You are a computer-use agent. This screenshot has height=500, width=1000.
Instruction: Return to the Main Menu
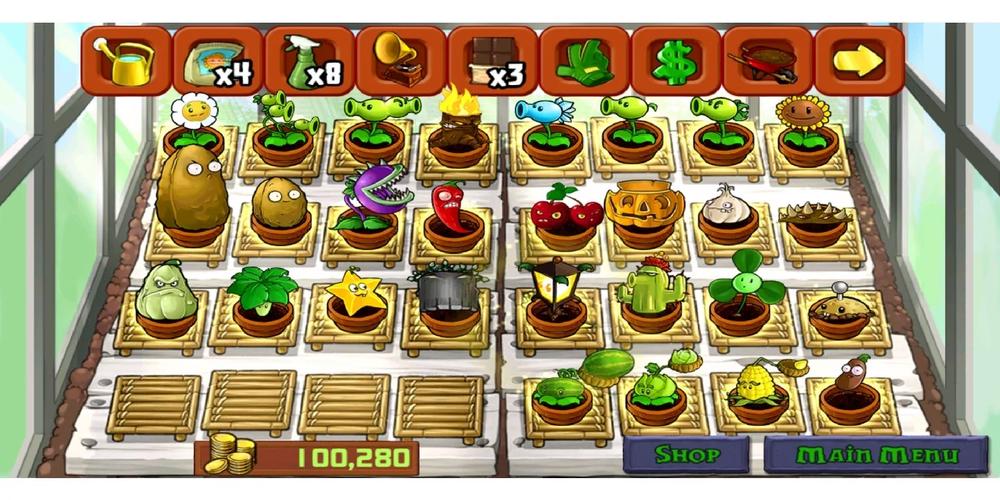pyautogui.click(x=876, y=455)
